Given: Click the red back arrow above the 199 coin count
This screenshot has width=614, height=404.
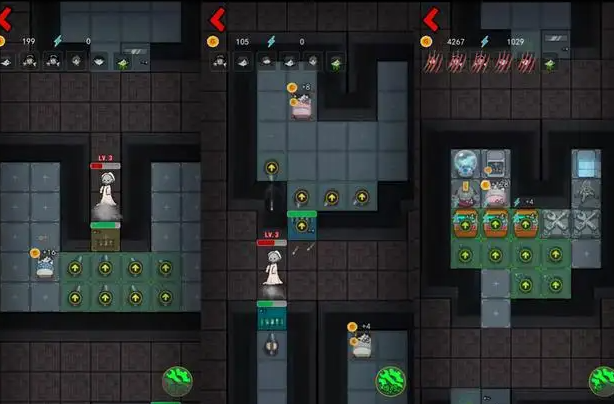Looking at the screenshot, I should (x=7, y=17).
